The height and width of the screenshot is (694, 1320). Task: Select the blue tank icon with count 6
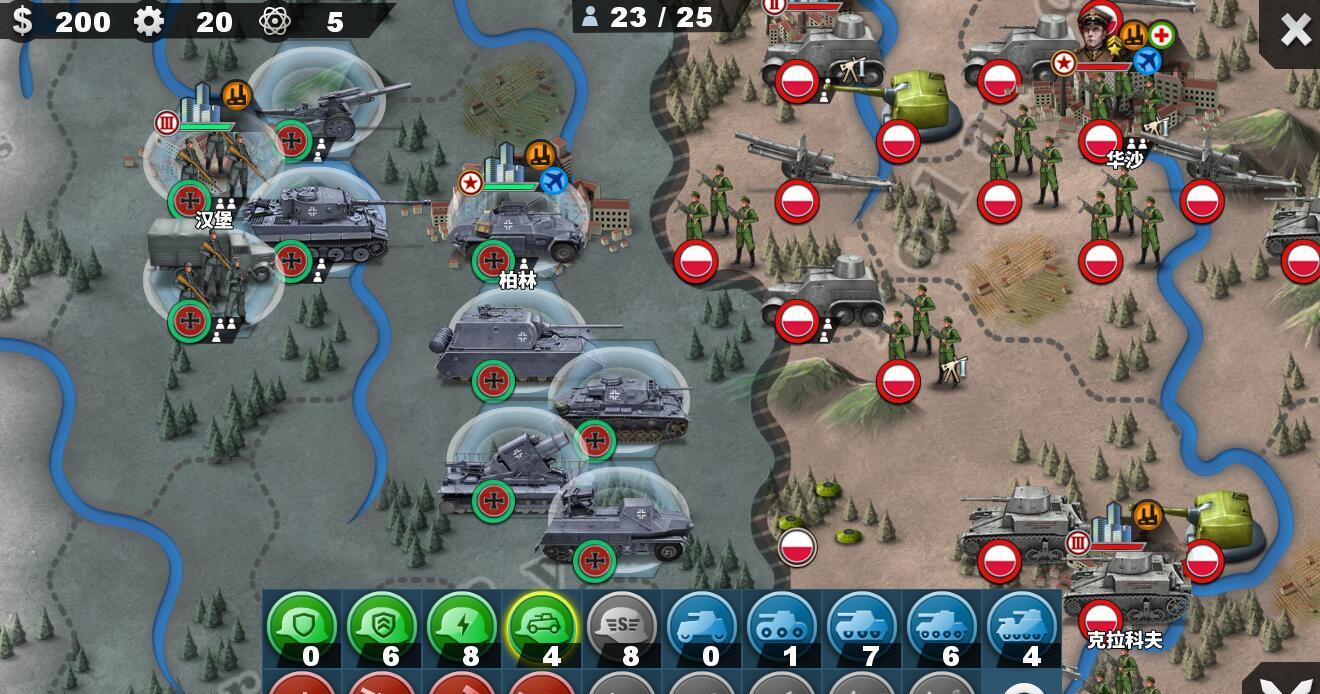942,627
